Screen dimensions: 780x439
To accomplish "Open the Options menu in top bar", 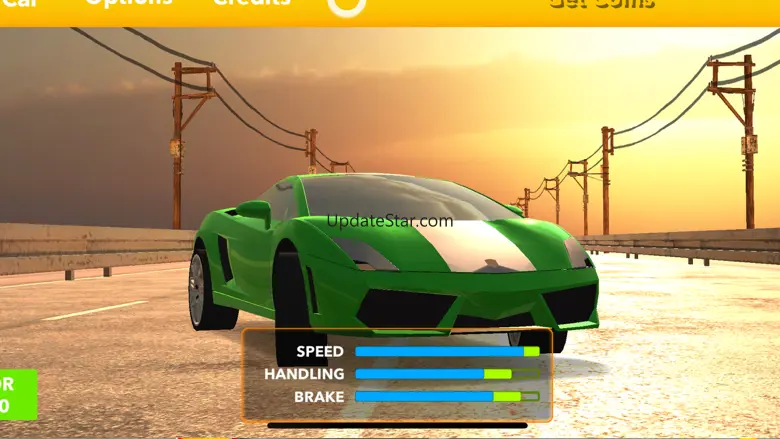I will (x=128, y=4).
